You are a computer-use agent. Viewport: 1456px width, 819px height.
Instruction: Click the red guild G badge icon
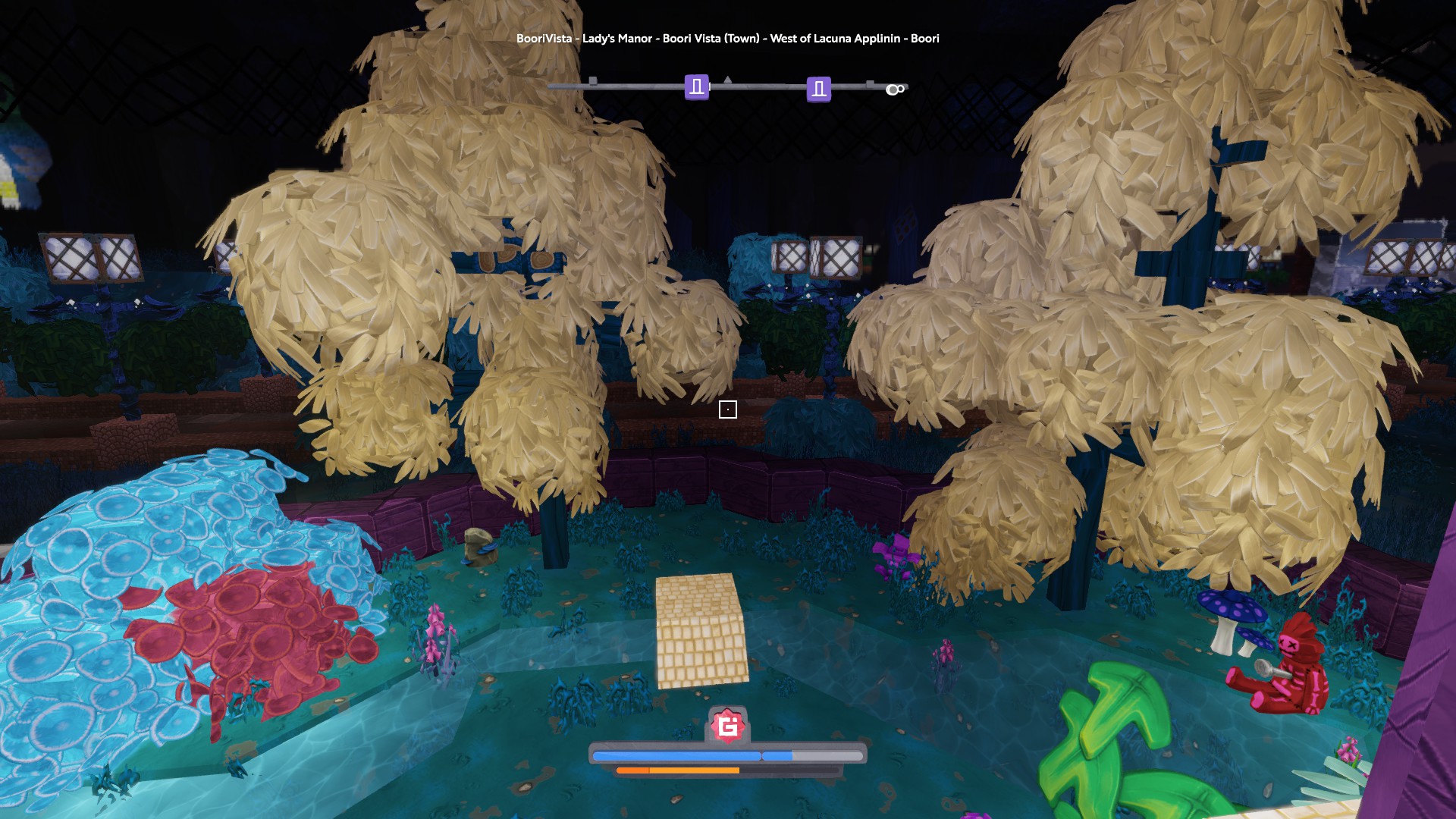728,726
